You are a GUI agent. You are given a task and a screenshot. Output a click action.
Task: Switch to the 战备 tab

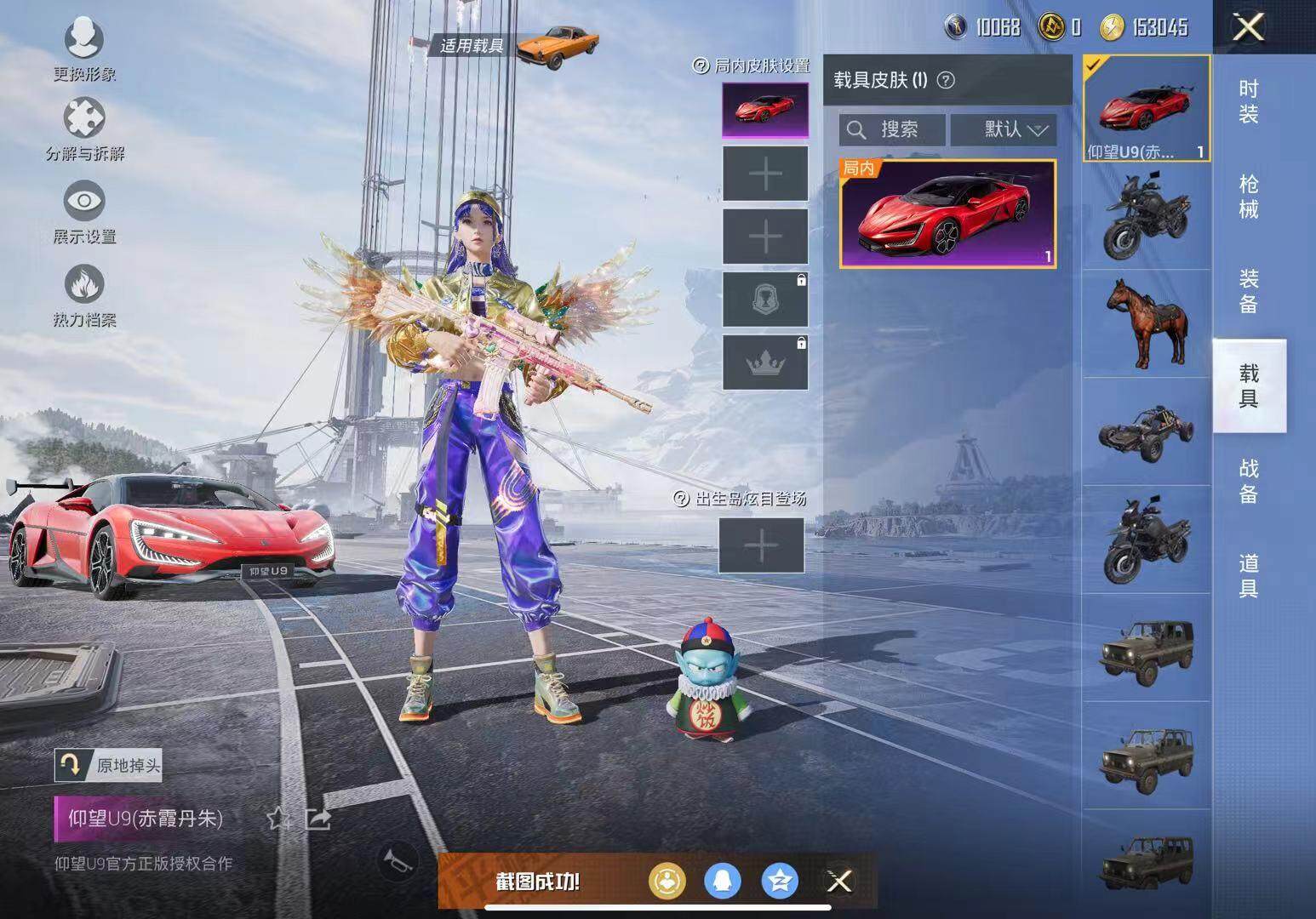(x=1249, y=481)
